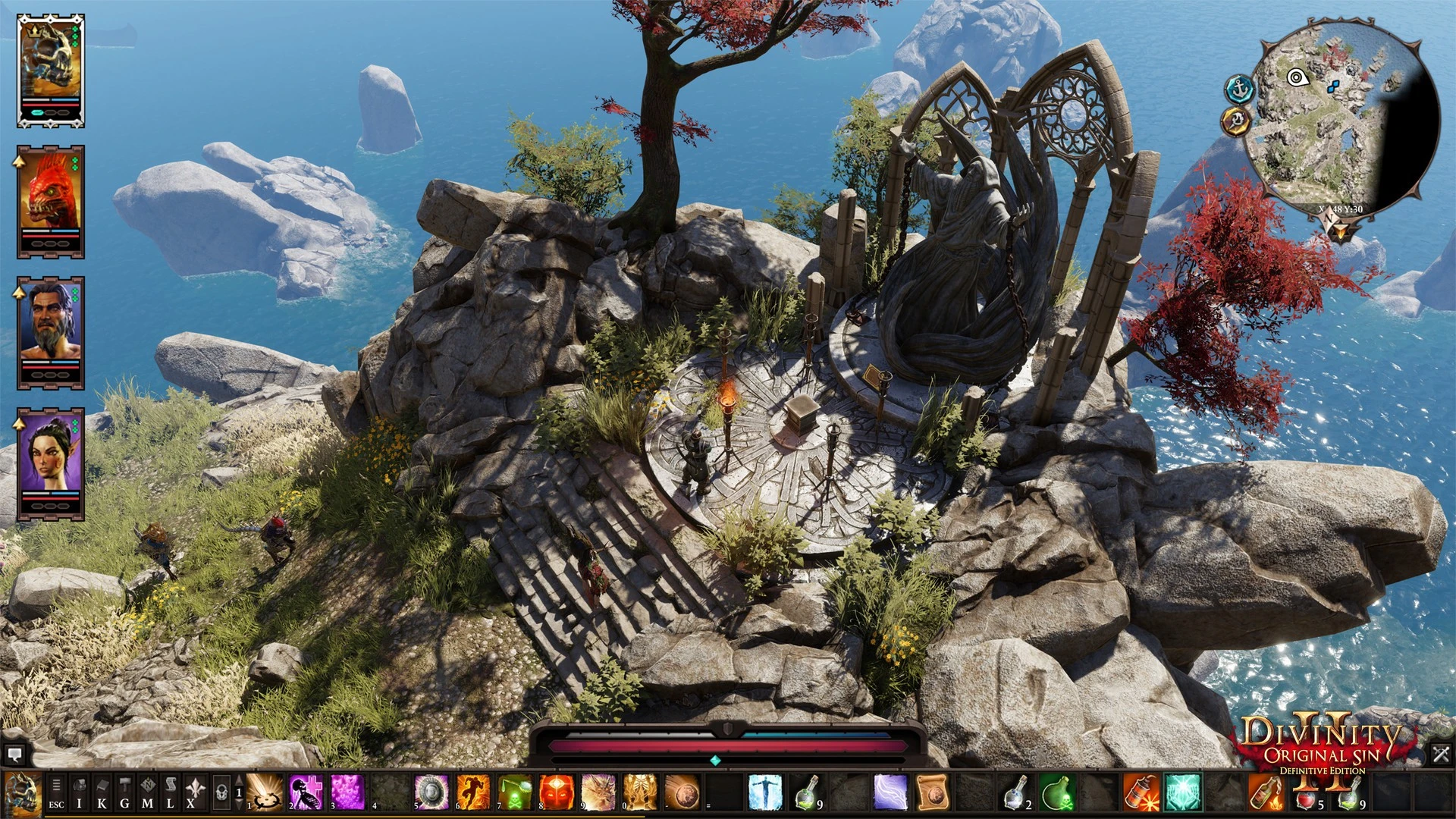Cast the red glowing mask skill
This screenshot has height=819, width=1456.
[556, 793]
